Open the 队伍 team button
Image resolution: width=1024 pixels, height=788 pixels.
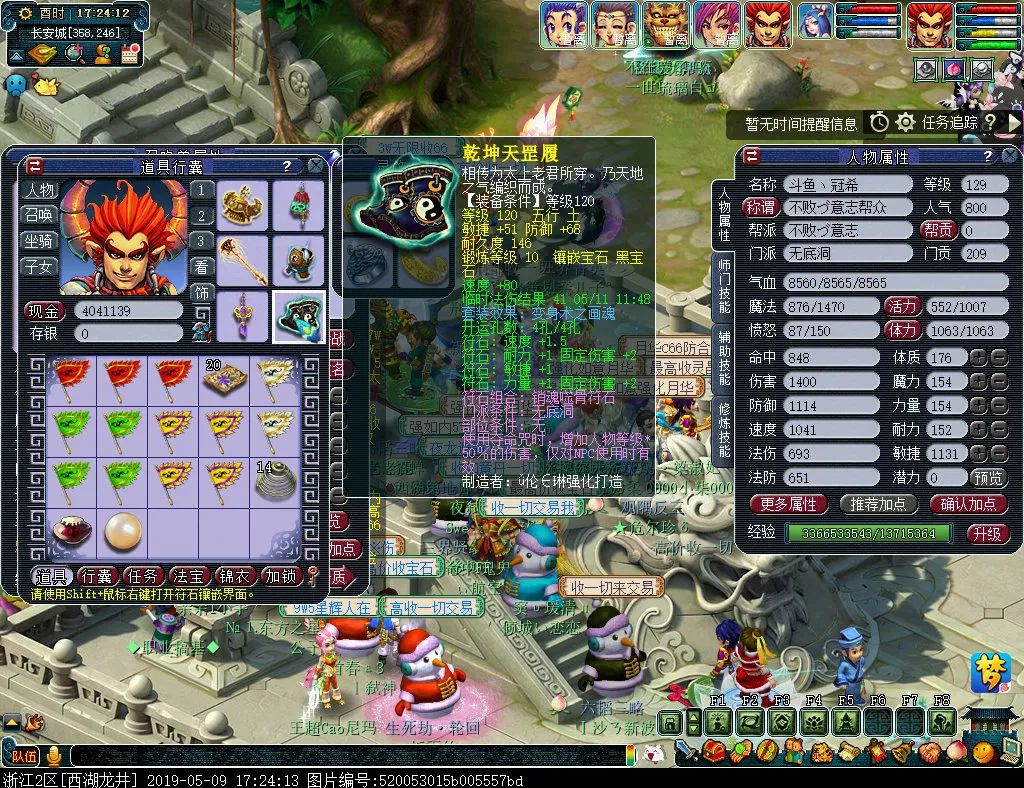pos(23,754)
